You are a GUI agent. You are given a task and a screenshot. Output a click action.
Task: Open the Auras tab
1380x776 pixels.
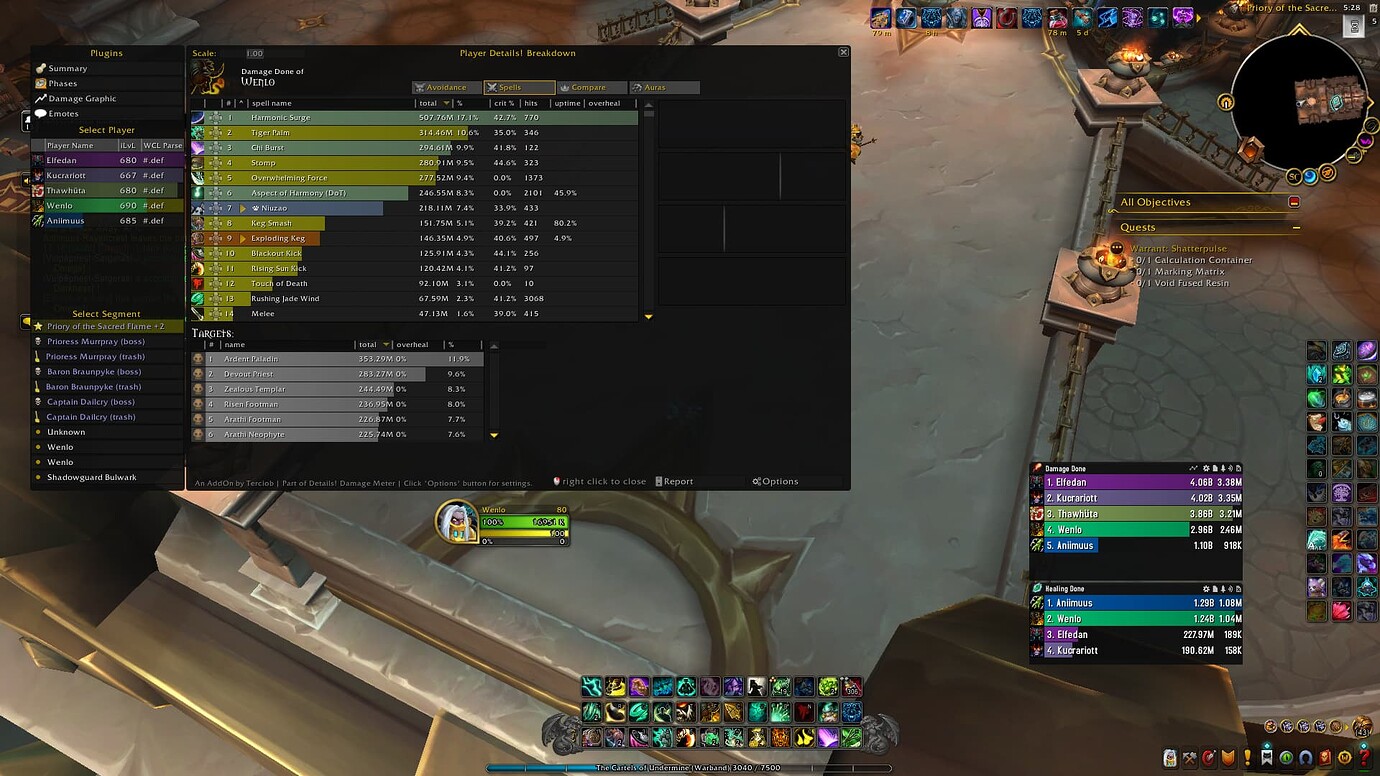(665, 87)
